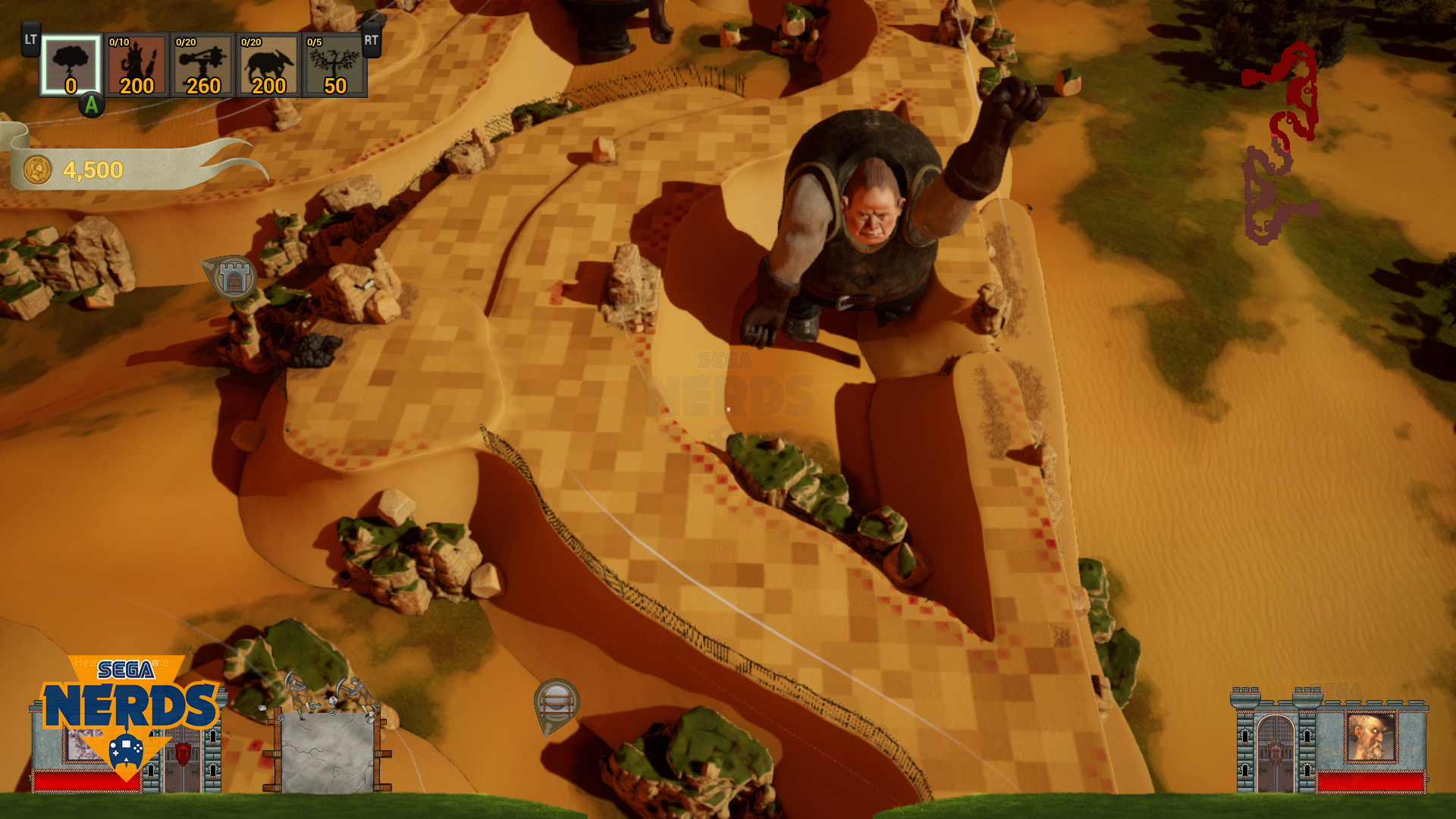Pick the 260-gold ballista unit
Viewport: 1456px width, 819px height.
[202, 65]
